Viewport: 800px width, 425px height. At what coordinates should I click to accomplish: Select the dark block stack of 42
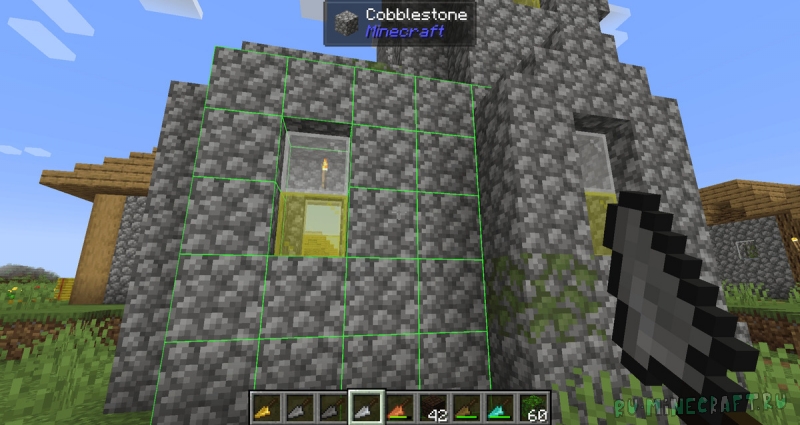[431, 406]
